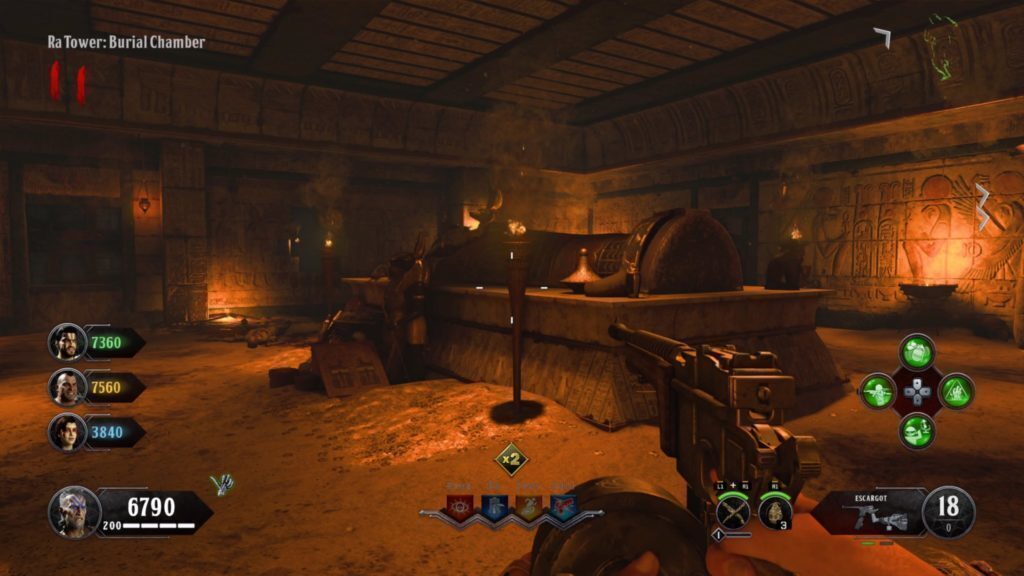Select the top elixir on the d-pad wheel
The image size is (1024, 576).
(x=917, y=352)
